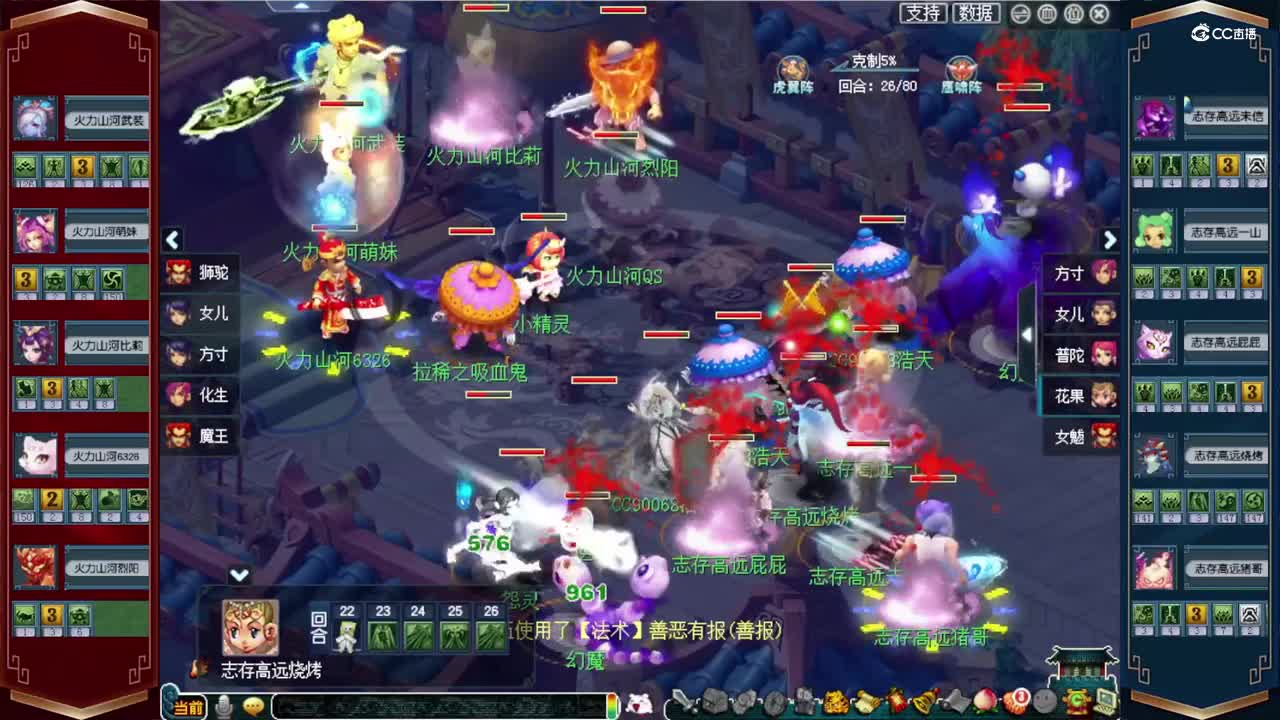Toggle the third circular icon before the X in top-right
Viewport: 1280px width, 720px height.
(1072, 15)
